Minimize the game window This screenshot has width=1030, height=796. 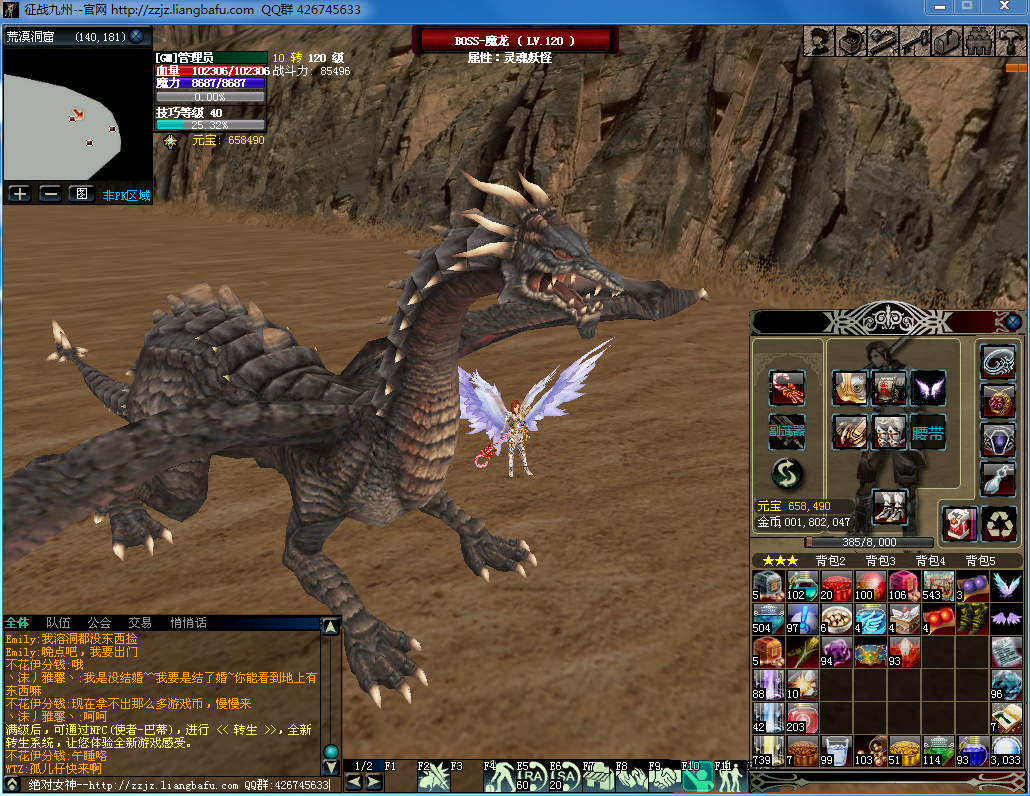pos(936,7)
